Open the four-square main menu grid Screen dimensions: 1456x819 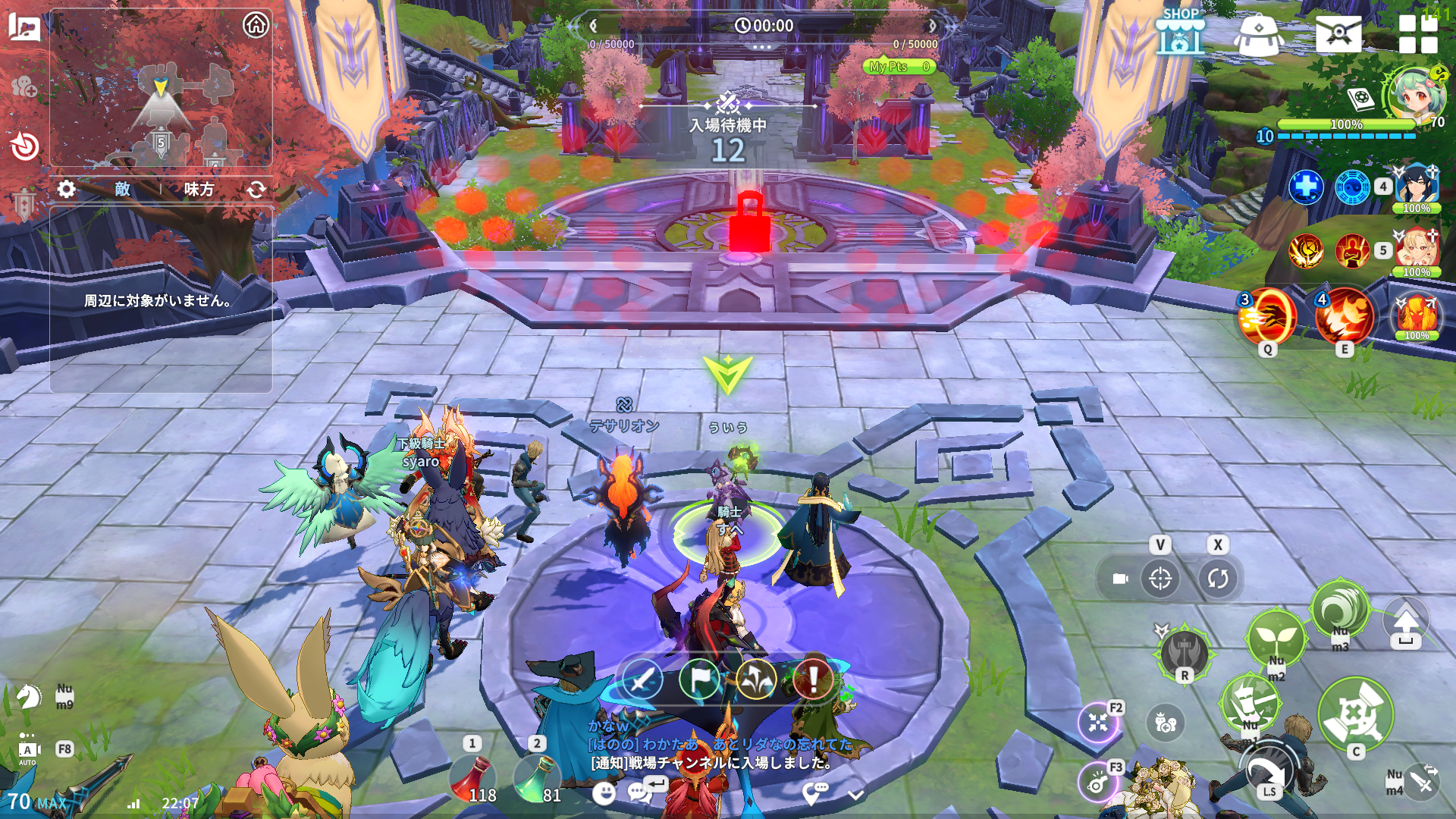tap(1417, 34)
